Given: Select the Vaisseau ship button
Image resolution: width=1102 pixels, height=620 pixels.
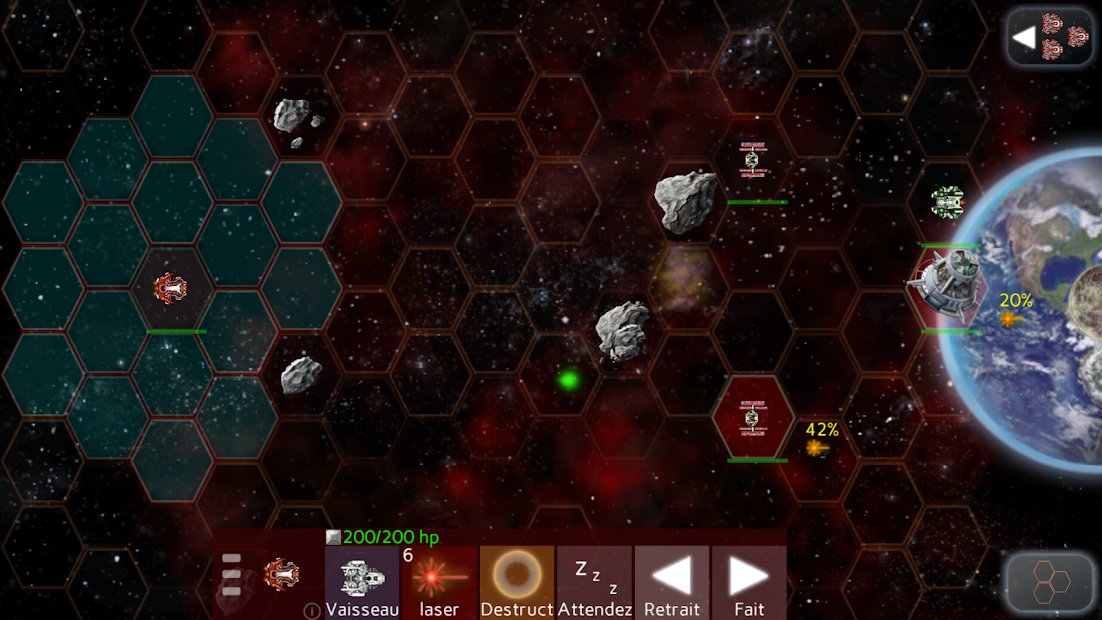Looking at the screenshot, I should point(362,582).
